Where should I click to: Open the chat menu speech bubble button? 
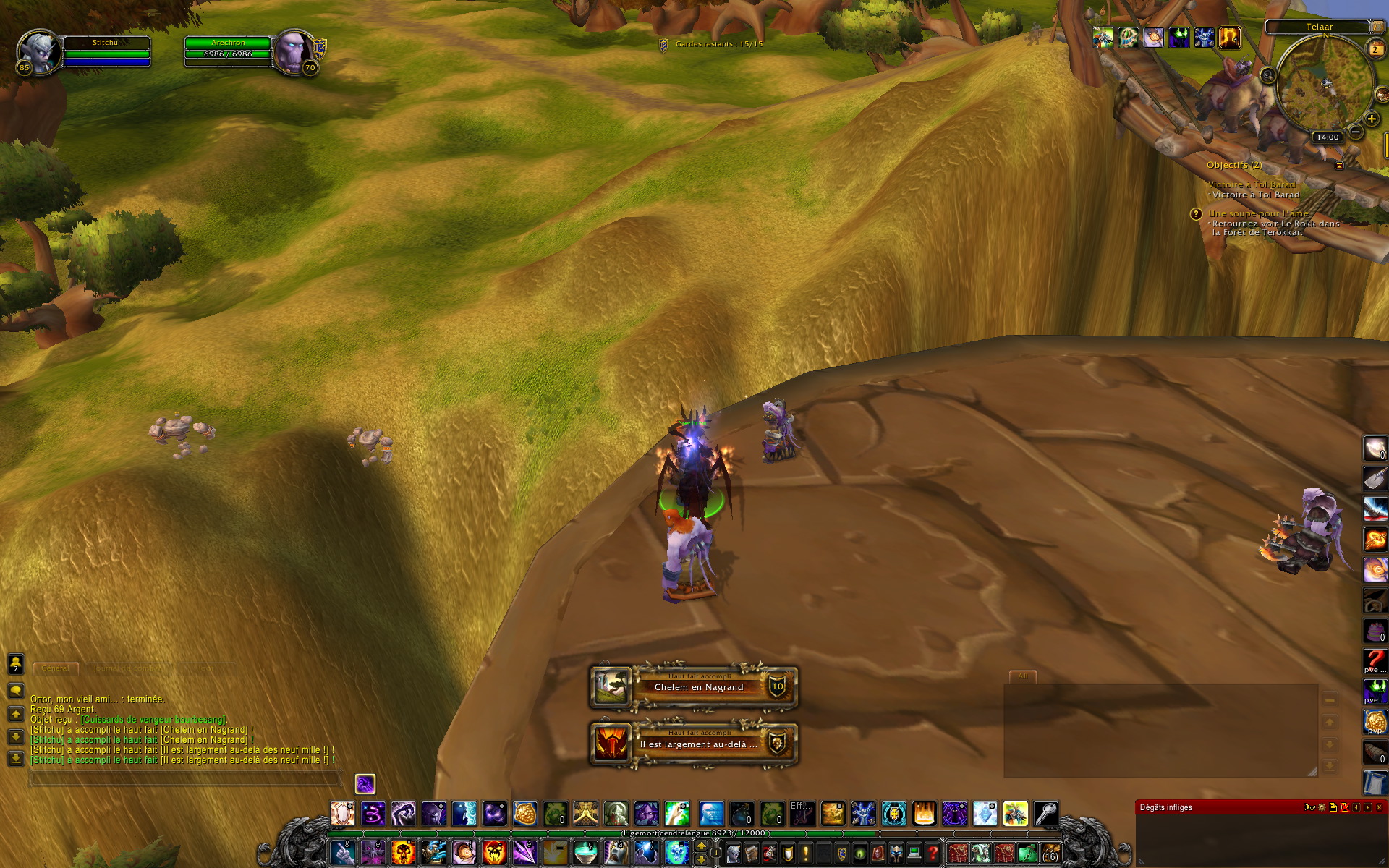[16, 691]
